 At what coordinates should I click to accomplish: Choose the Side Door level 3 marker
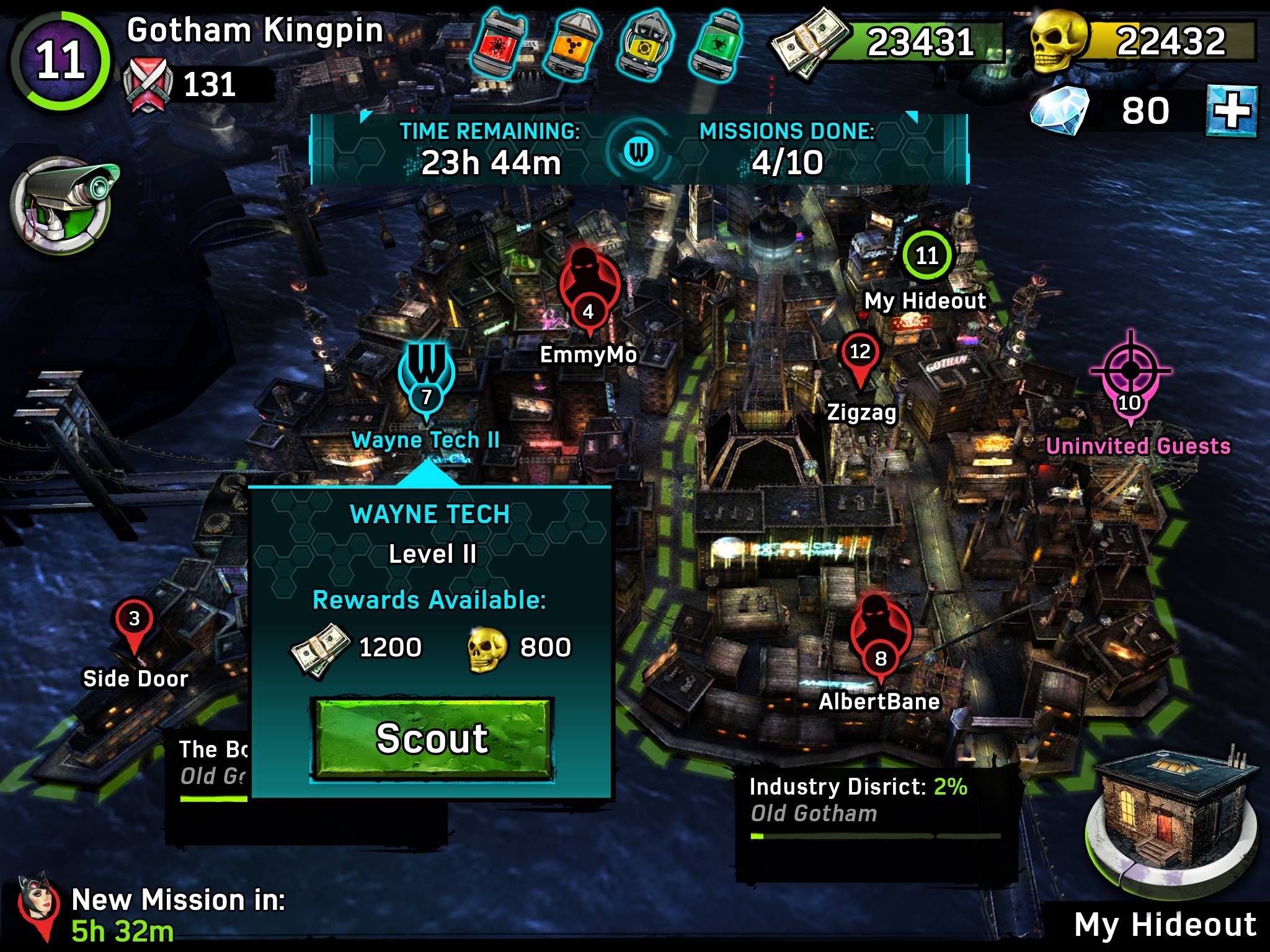point(134,623)
